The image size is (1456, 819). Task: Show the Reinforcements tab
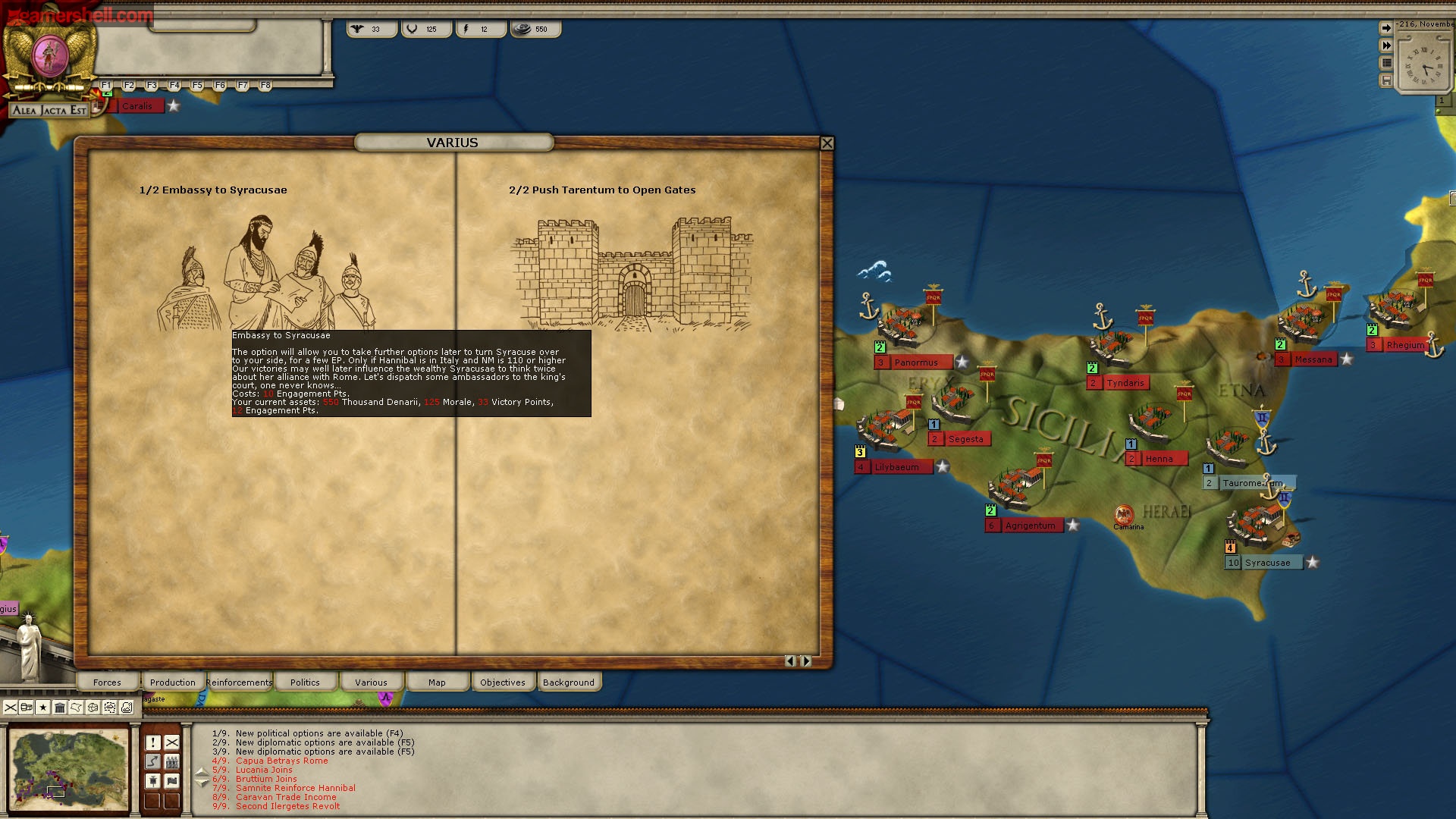click(239, 682)
